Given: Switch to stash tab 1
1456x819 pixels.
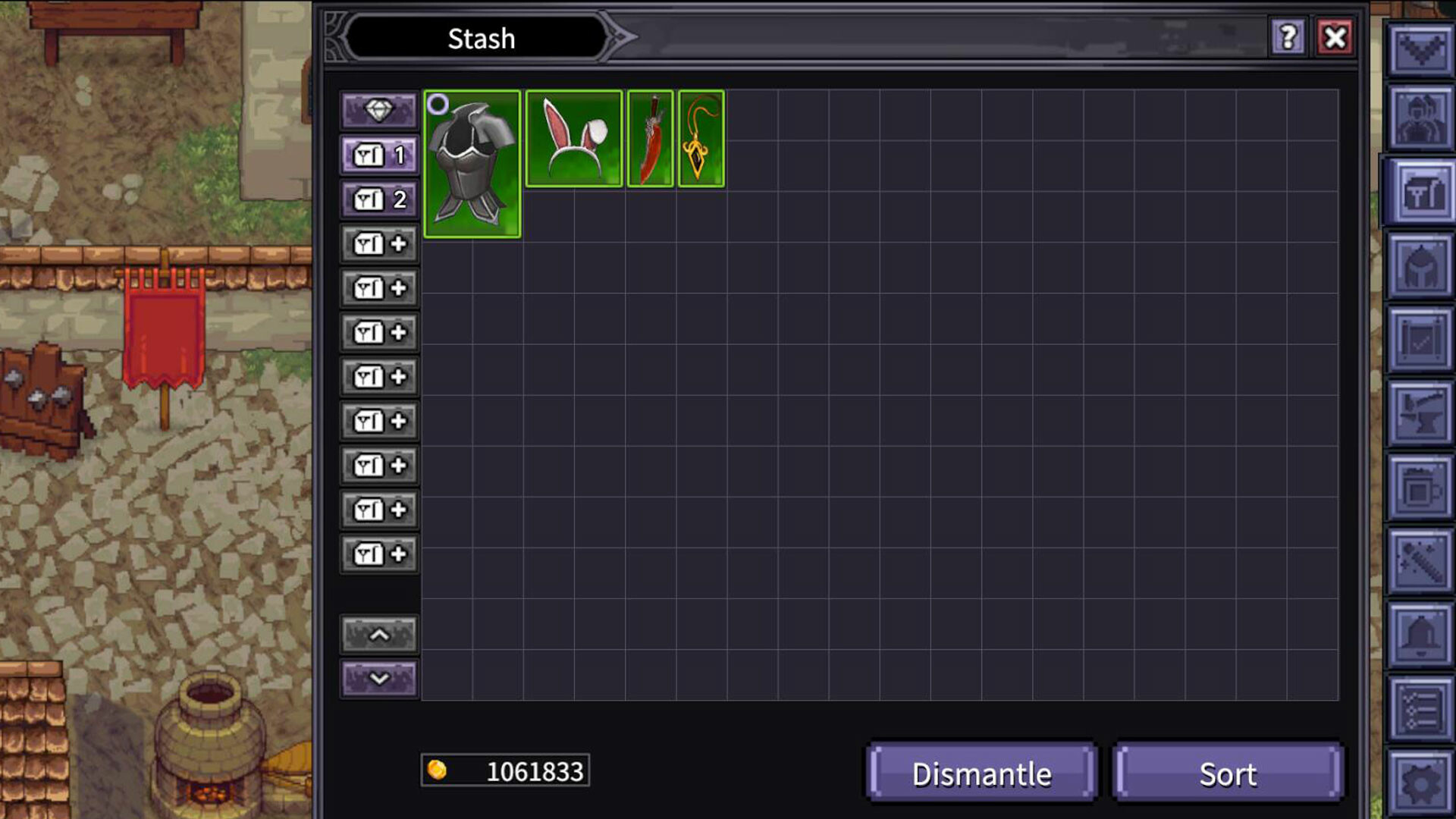Looking at the screenshot, I should 379,154.
